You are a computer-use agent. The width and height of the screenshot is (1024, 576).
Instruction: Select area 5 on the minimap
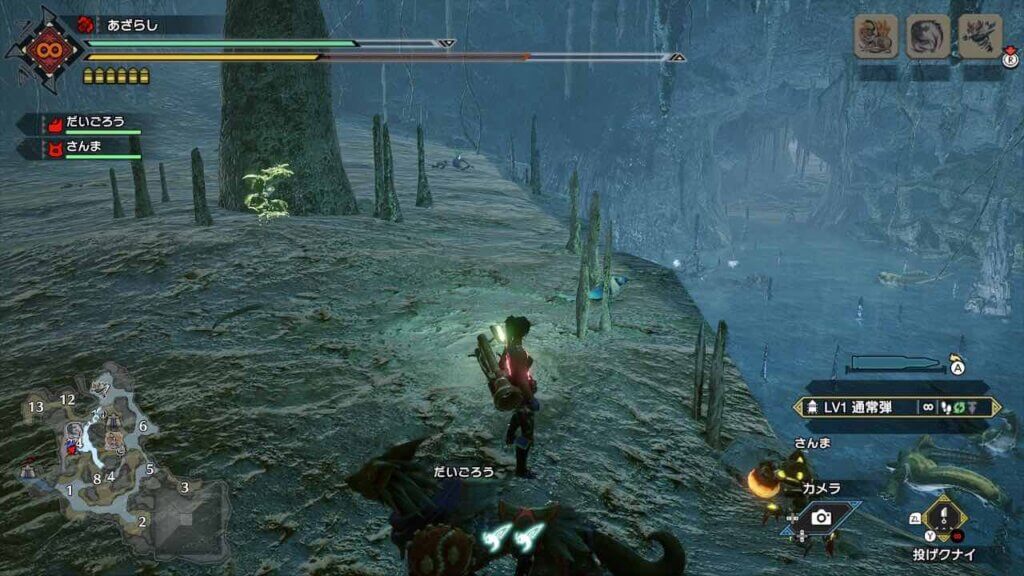(x=150, y=469)
